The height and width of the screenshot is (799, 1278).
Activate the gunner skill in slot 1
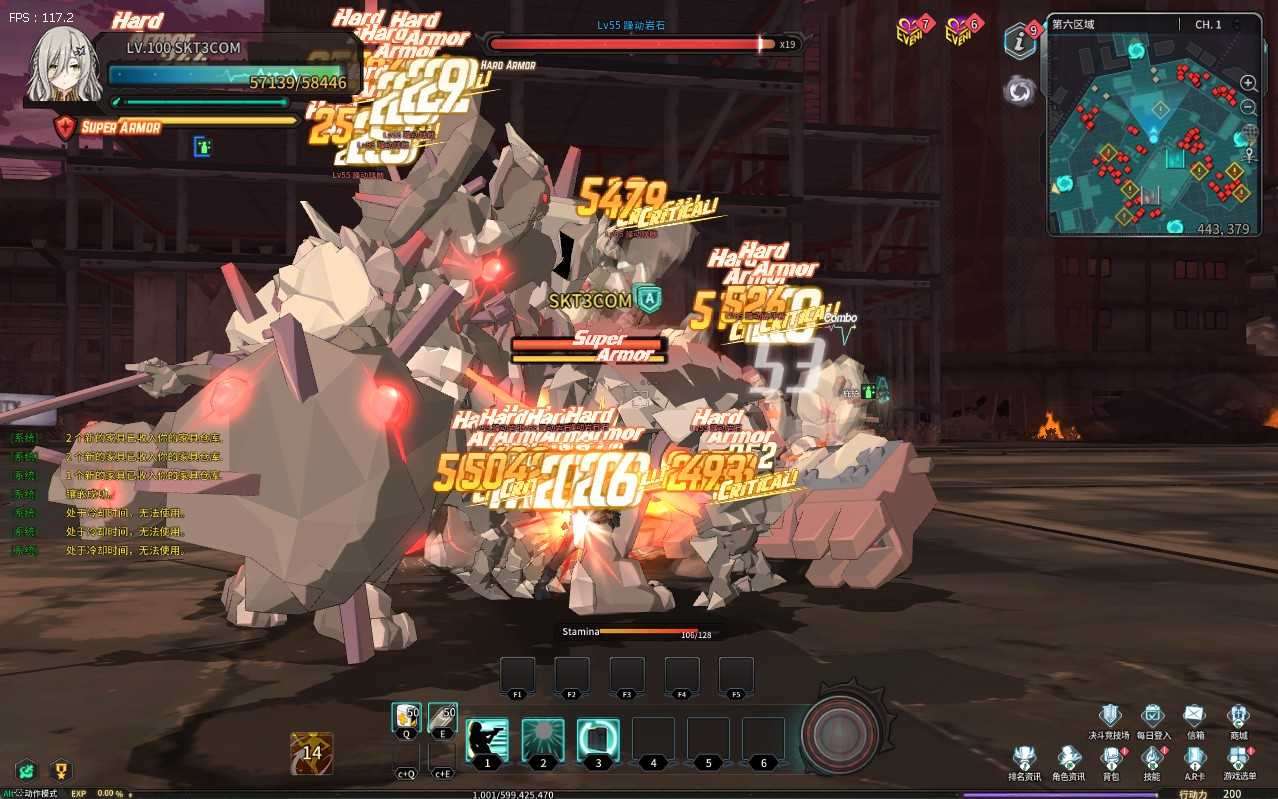click(487, 741)
